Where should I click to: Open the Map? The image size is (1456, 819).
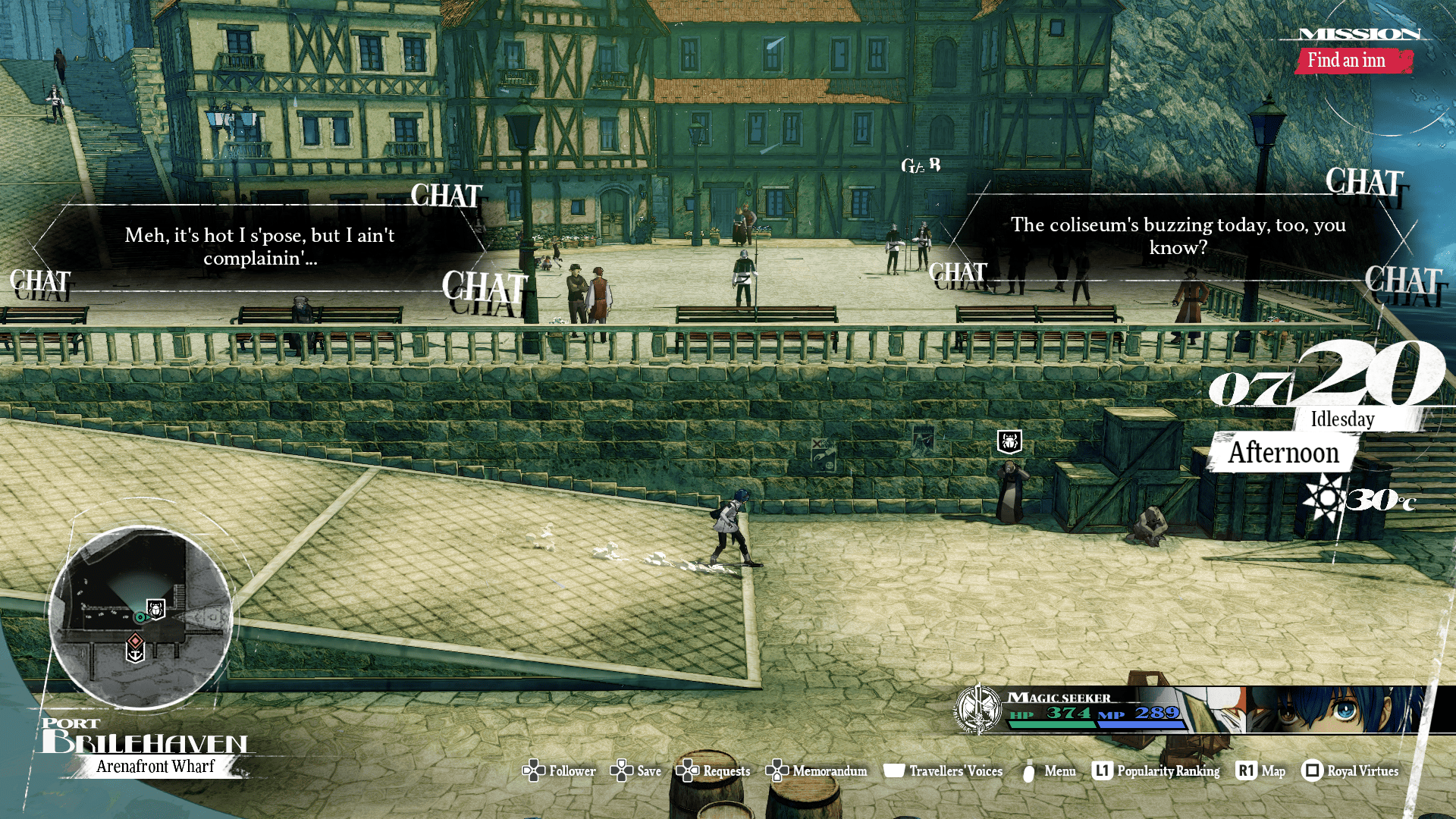pos(1260,771)
